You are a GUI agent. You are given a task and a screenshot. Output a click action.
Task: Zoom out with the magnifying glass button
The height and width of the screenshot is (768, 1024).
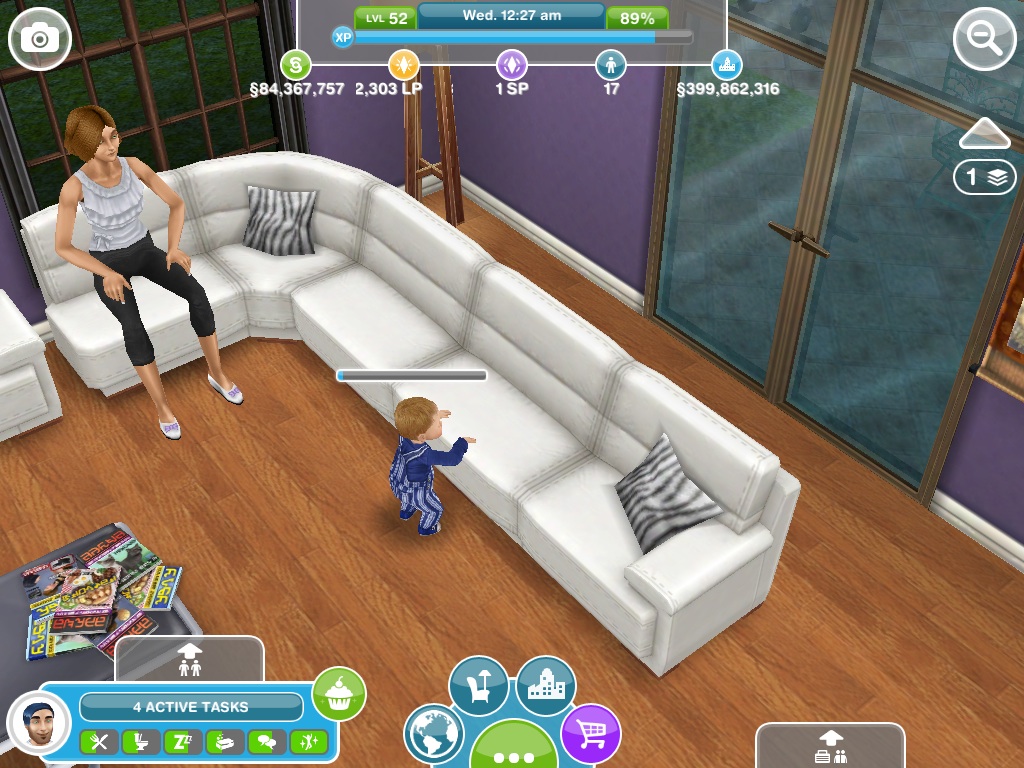[x=985, y=39]
